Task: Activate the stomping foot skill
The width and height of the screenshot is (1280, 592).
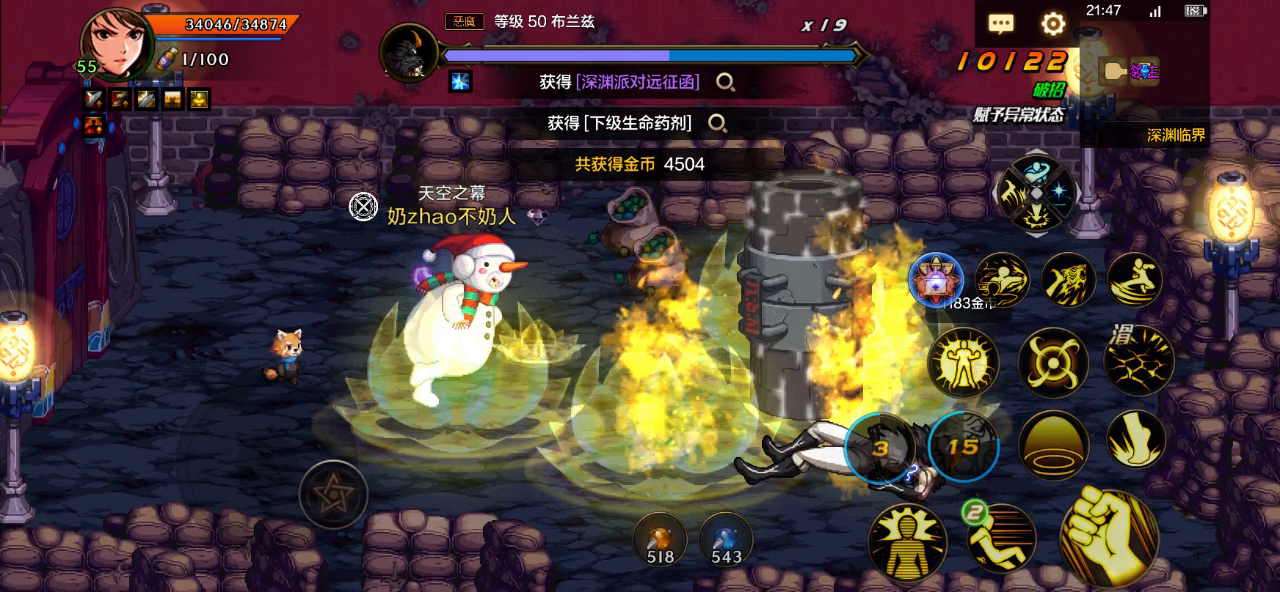Action: point(1136,440)
